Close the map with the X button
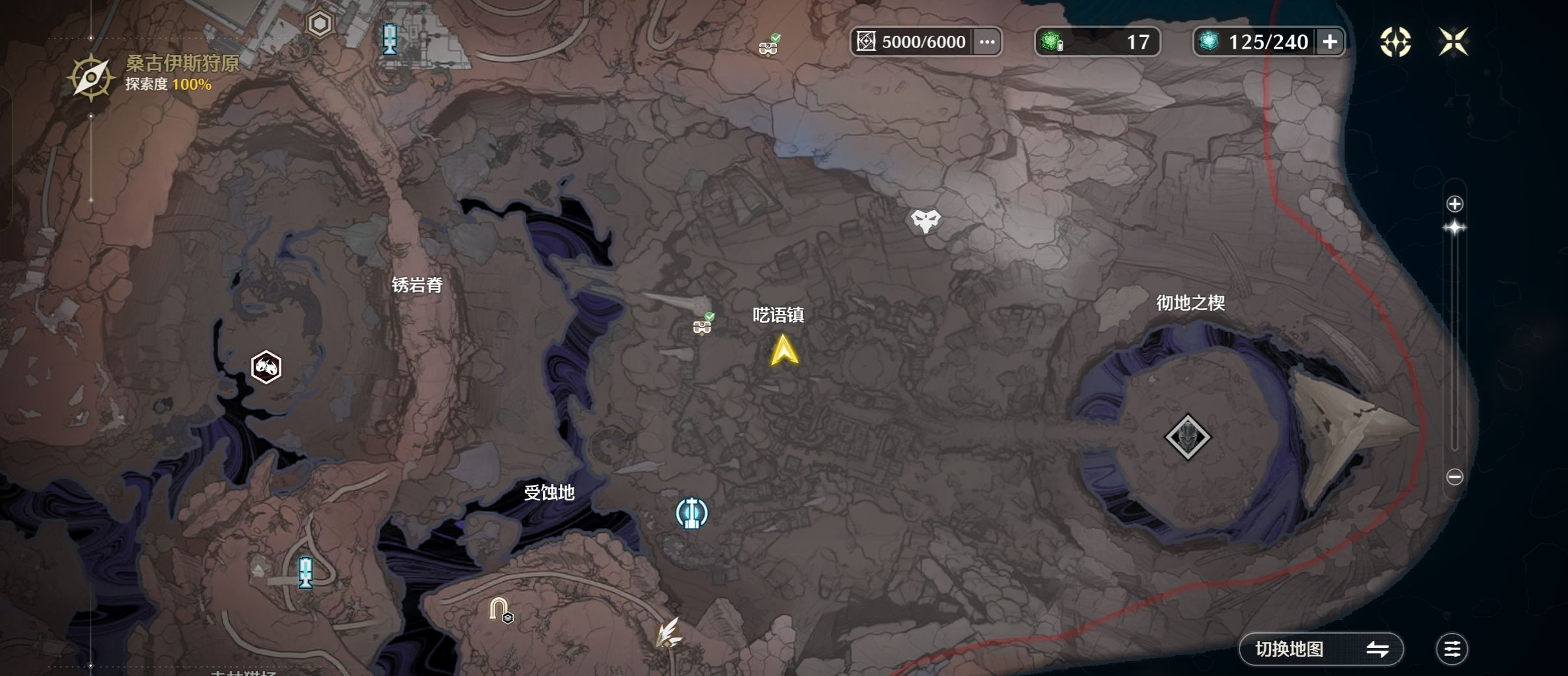The height and width of the screenshot is (676, 1568). (x=1453, y=42)
